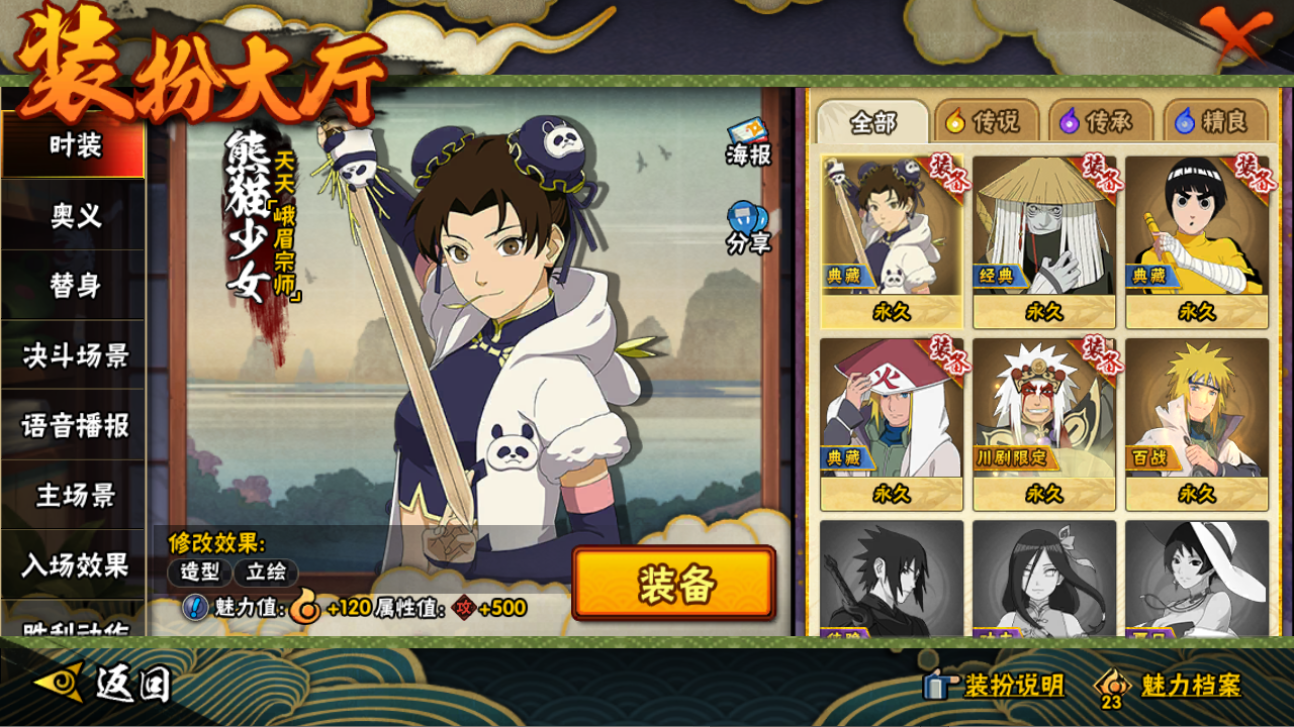
Task: Choose the Rock Lee yellow tracksuit costume
Action: click(1196, 240)
